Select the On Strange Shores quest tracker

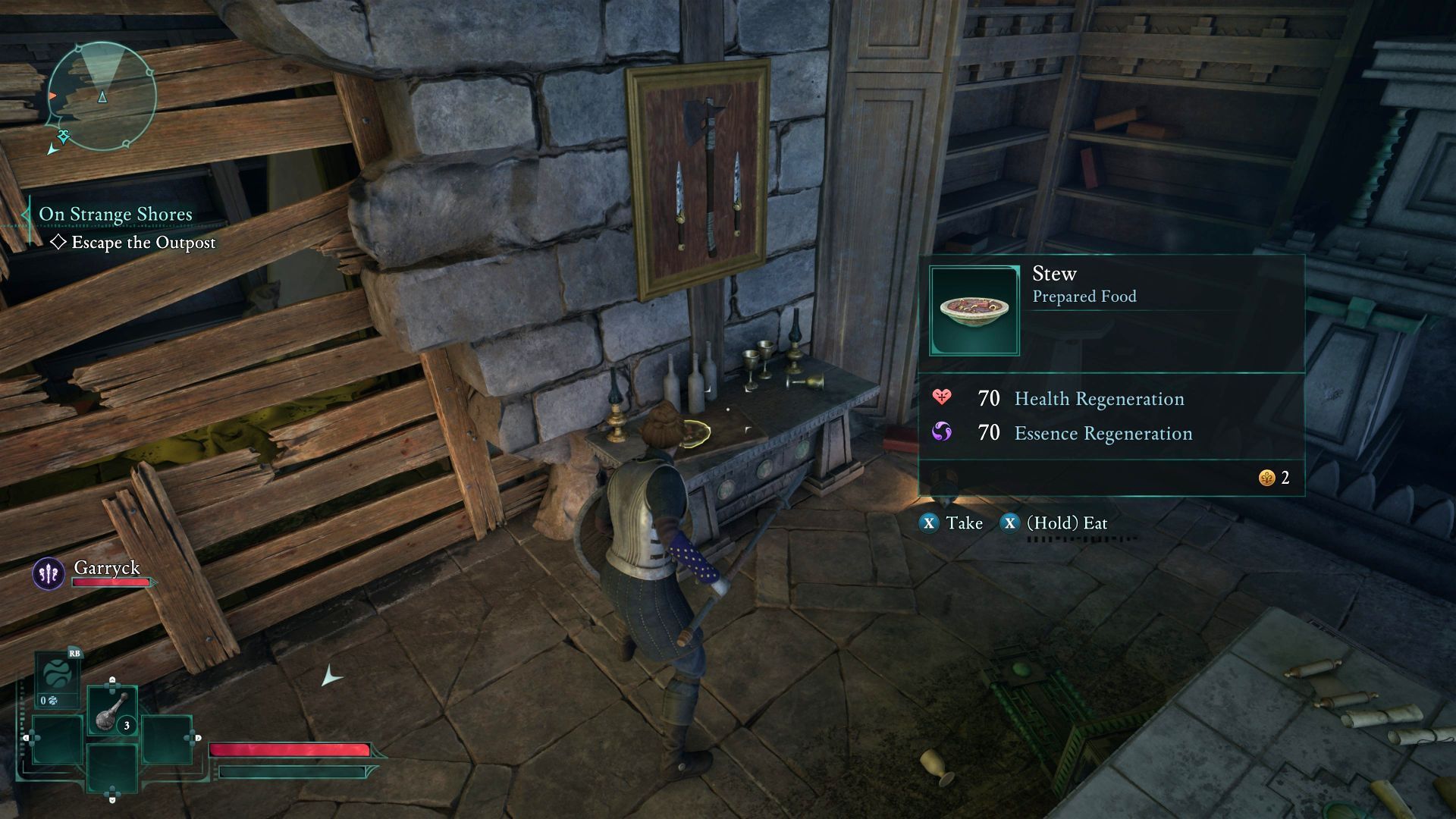pos(115,215)
